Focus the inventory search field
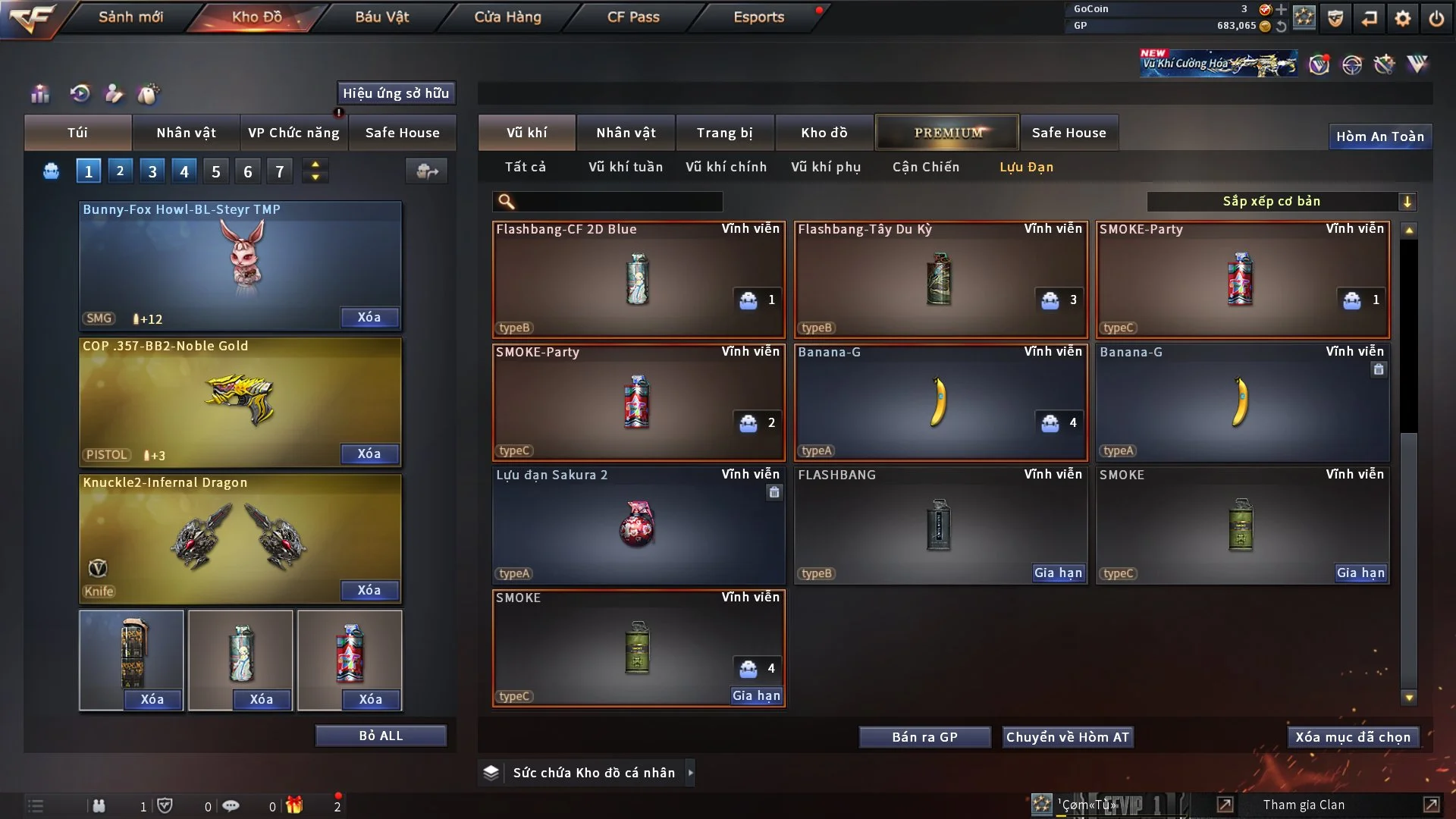1456x819 pixels. pos(618,201)
